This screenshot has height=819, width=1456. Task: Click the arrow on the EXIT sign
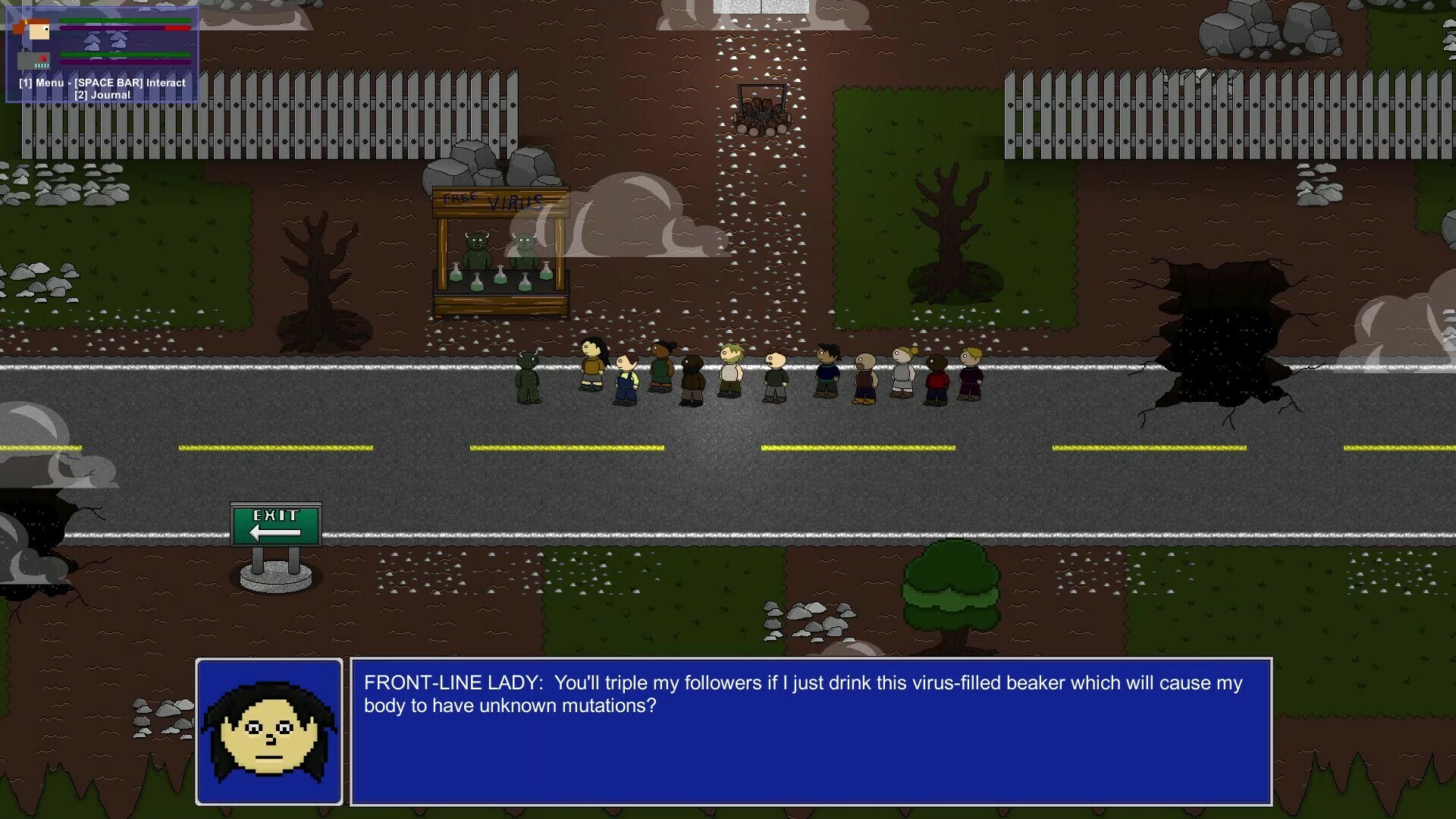(273, 531)
